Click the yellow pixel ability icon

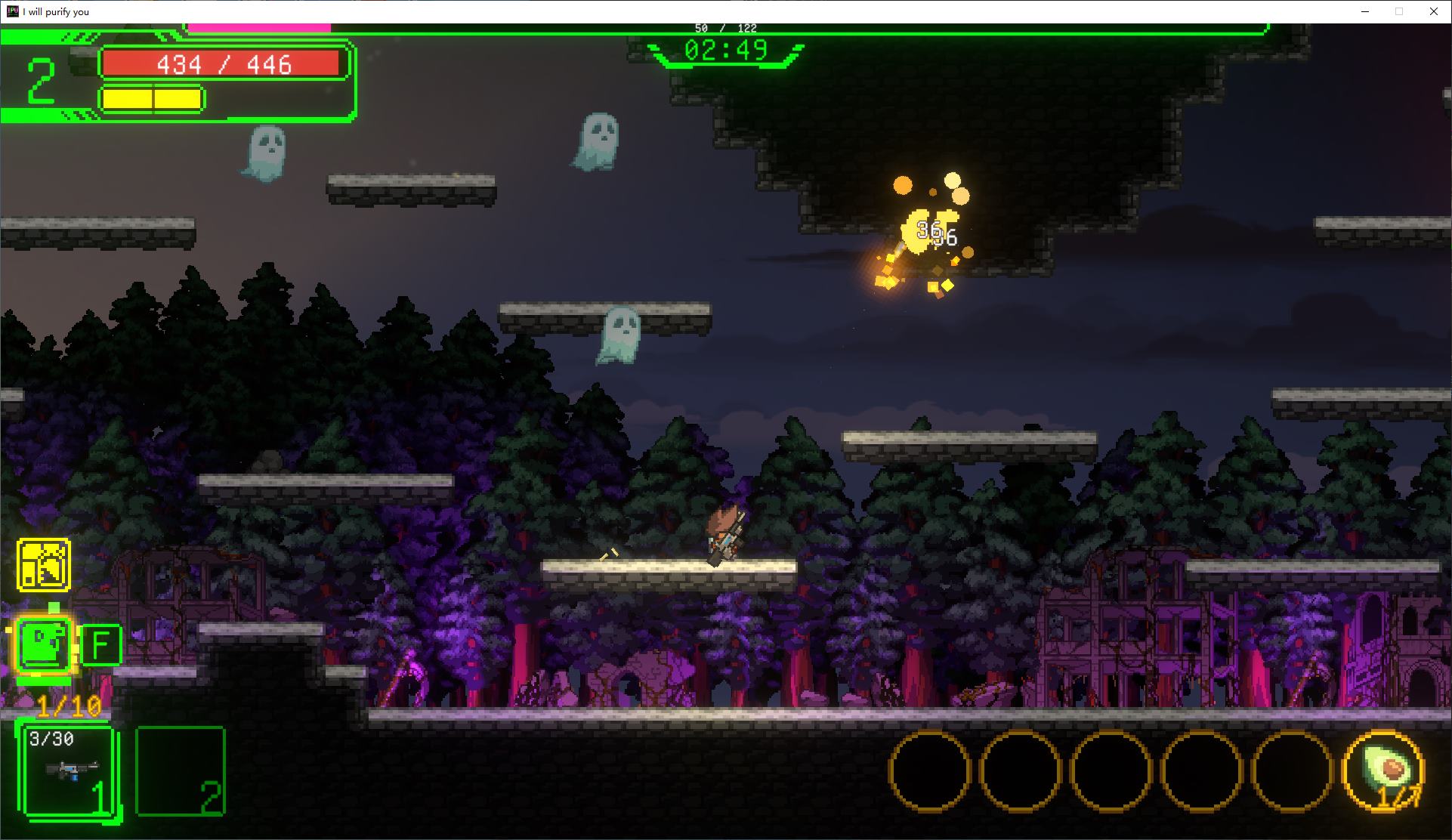pos(44,564)
